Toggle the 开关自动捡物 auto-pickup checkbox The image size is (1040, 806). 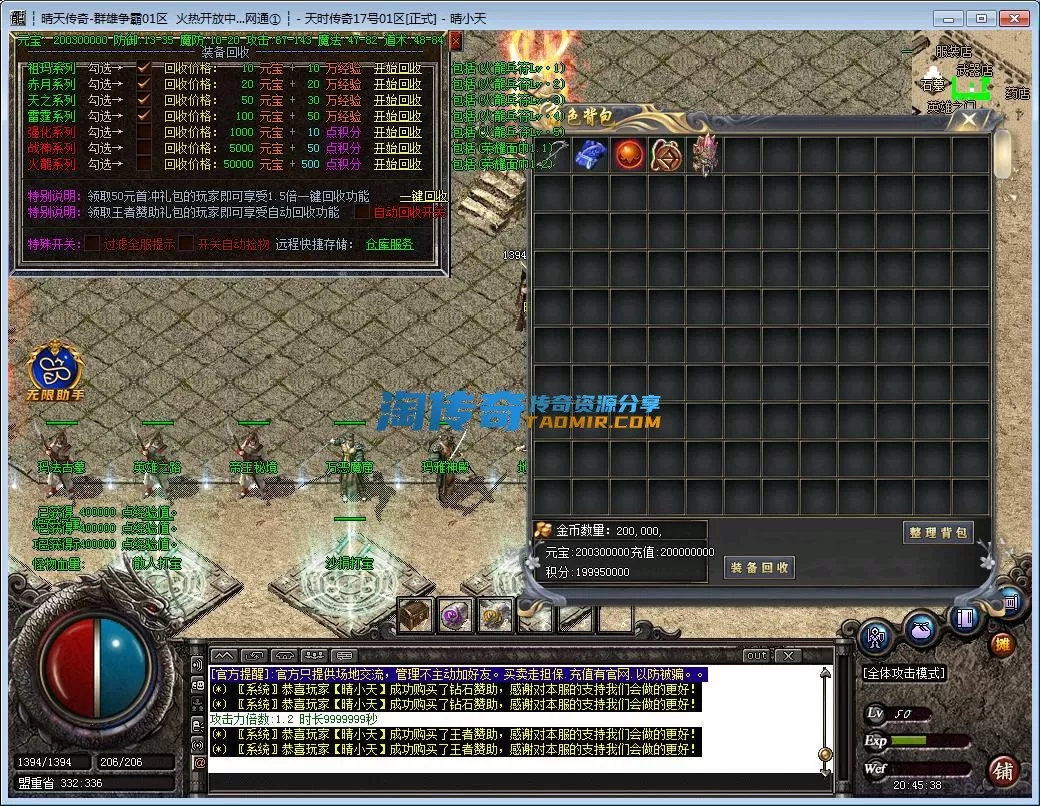pos(186,243)
